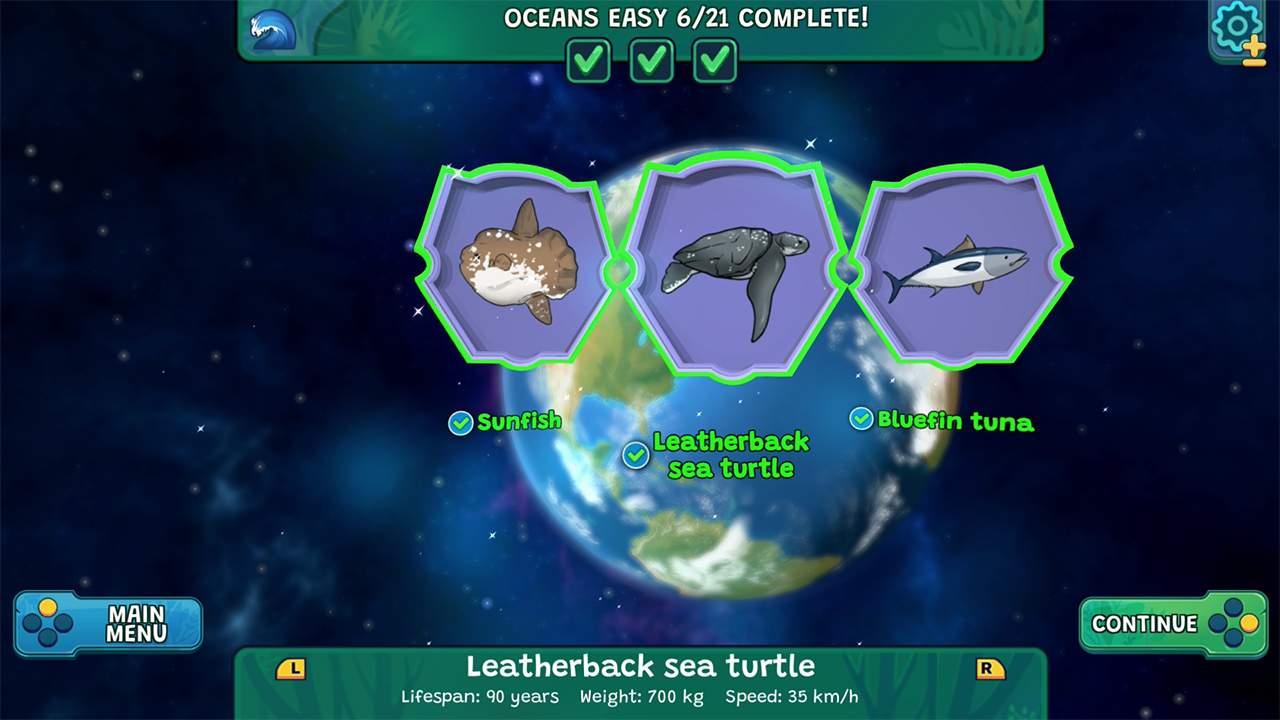Click the first green checkmark under the title
1280x720 pixels.
588,60
